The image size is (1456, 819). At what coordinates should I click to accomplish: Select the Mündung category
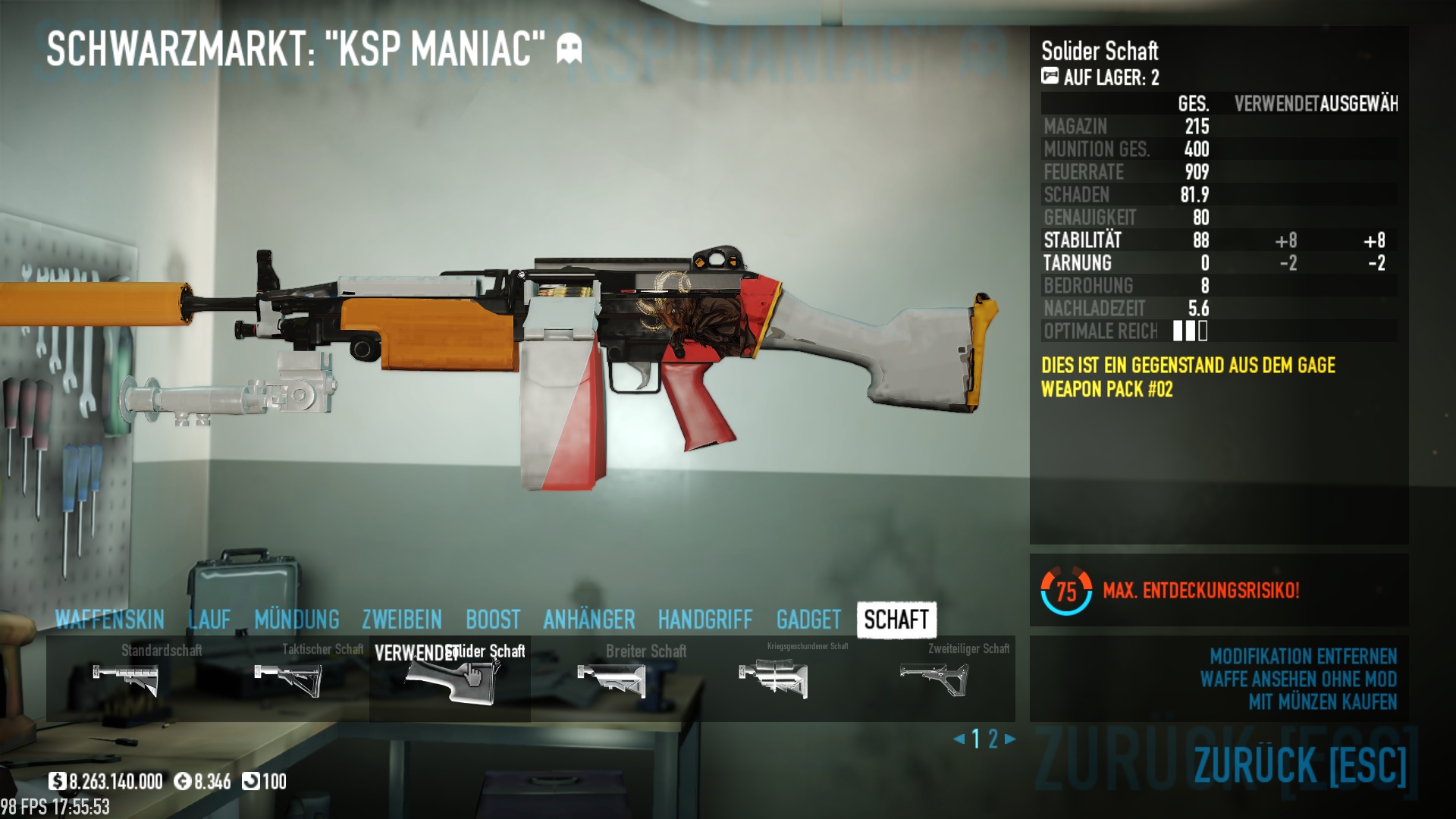point(297,620)
